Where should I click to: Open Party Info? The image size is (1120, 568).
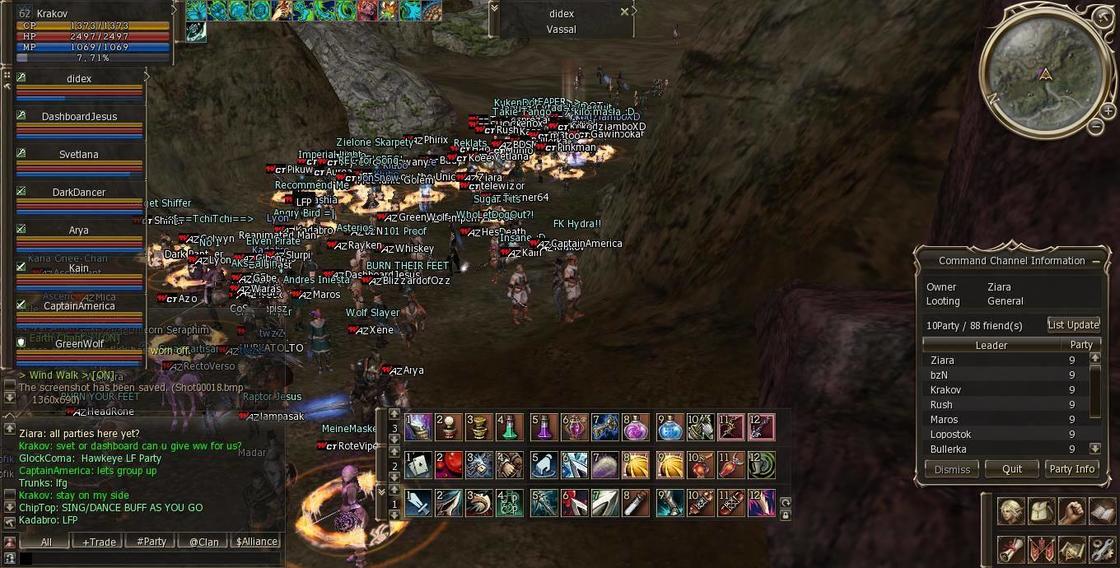pyautogui.click(x=1071, y=469)
